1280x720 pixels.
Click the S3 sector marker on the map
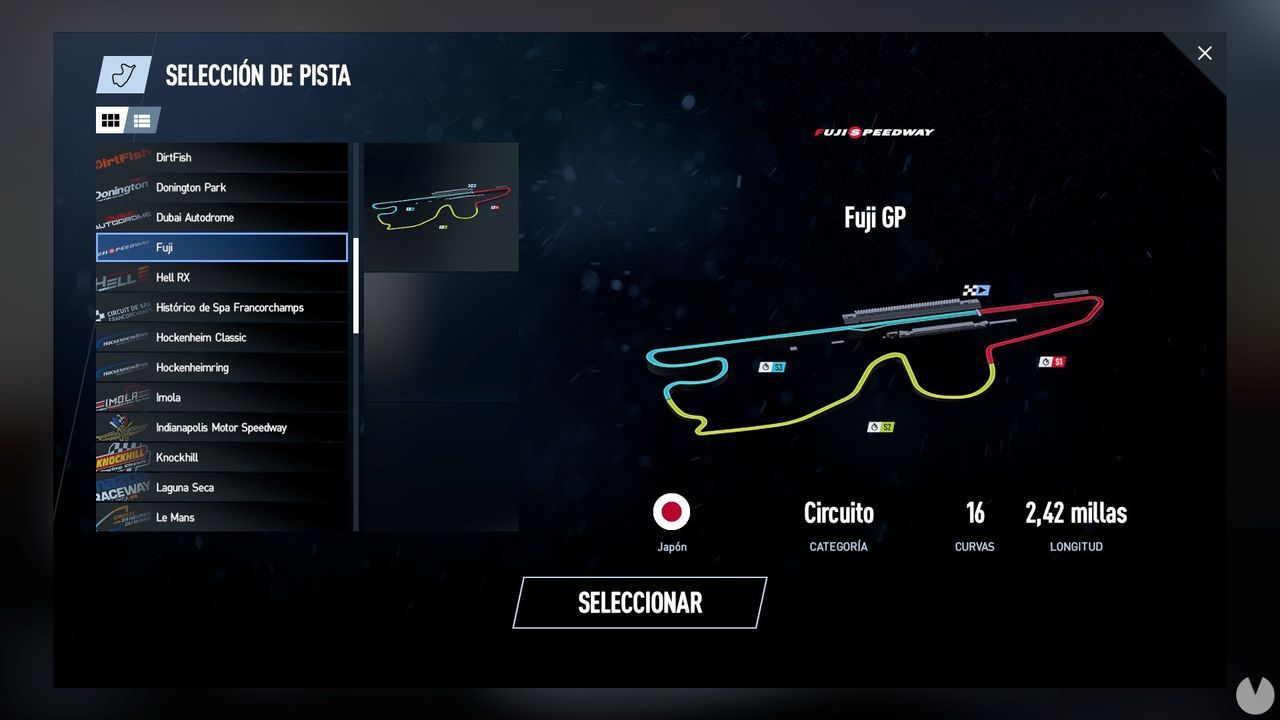[770, 366]
